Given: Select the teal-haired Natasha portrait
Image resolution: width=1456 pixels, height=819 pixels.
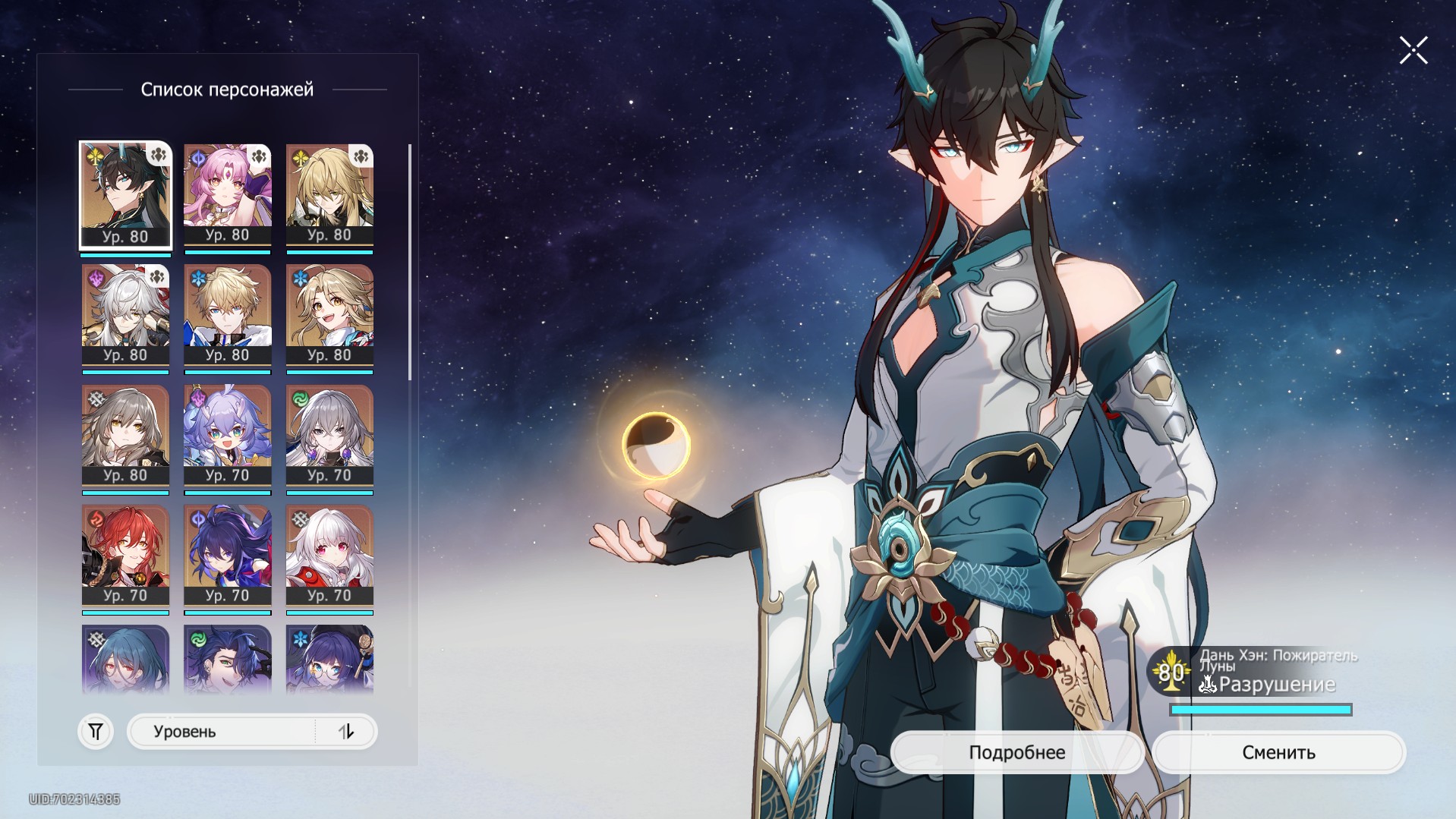Looking at the screenshot, I should coord(125,658).
